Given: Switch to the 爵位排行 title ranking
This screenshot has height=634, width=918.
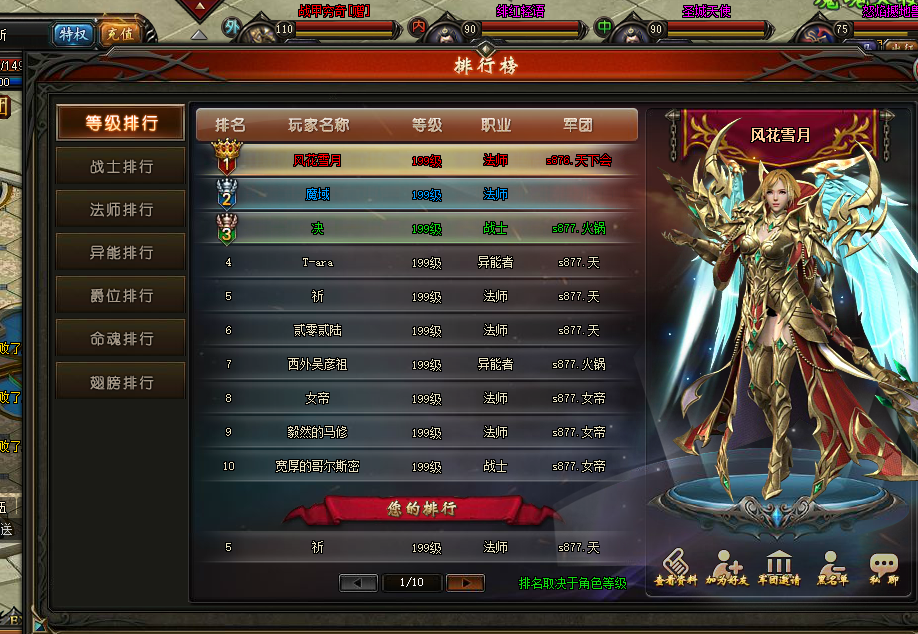Looking at the screenshot, I should click(x=121, y=296).
